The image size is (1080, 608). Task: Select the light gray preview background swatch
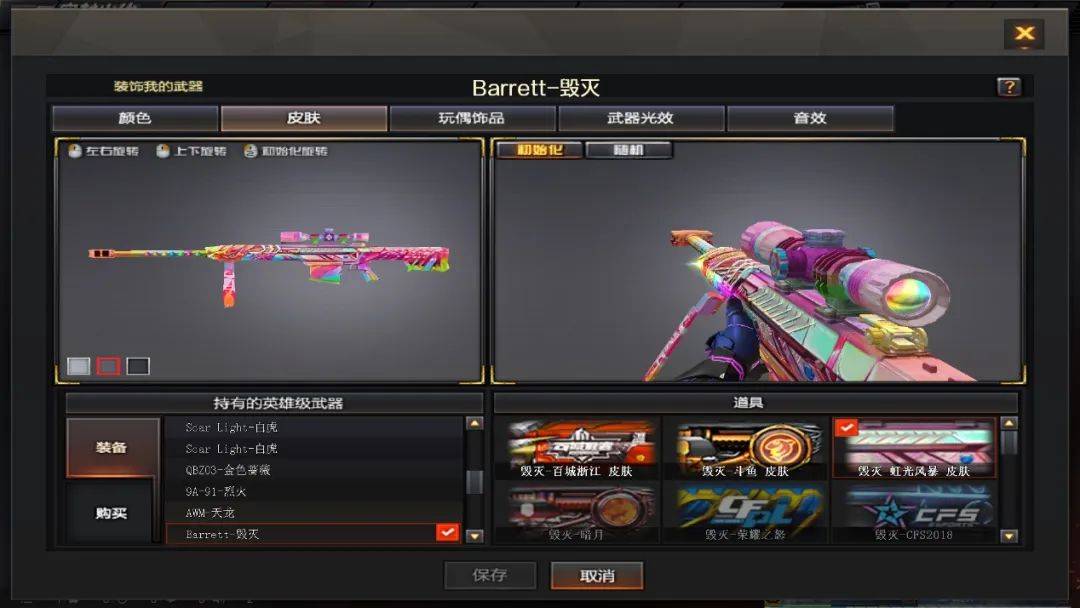point(78,366)
